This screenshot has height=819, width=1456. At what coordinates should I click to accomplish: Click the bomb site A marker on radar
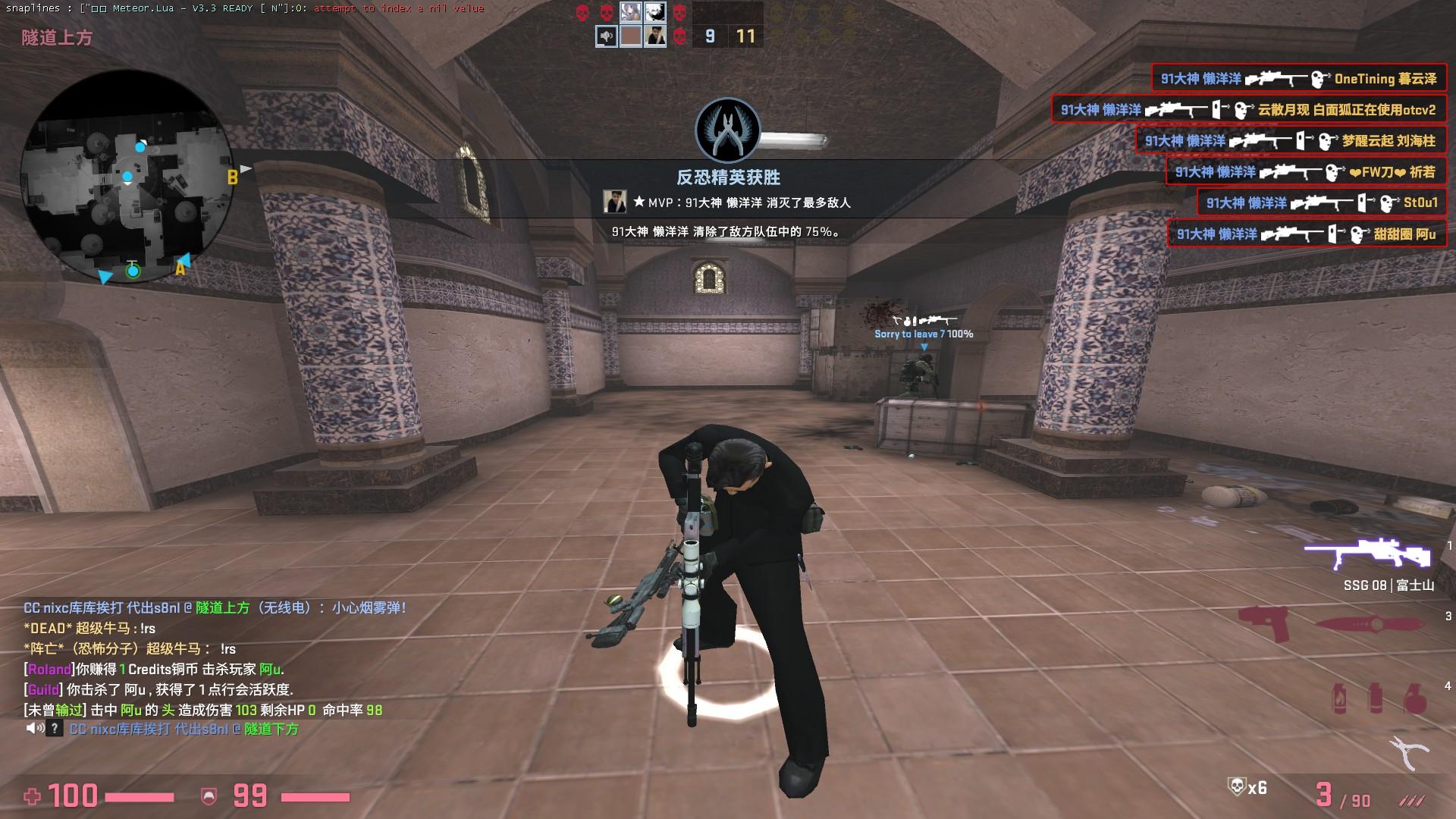tap(180, 268)
